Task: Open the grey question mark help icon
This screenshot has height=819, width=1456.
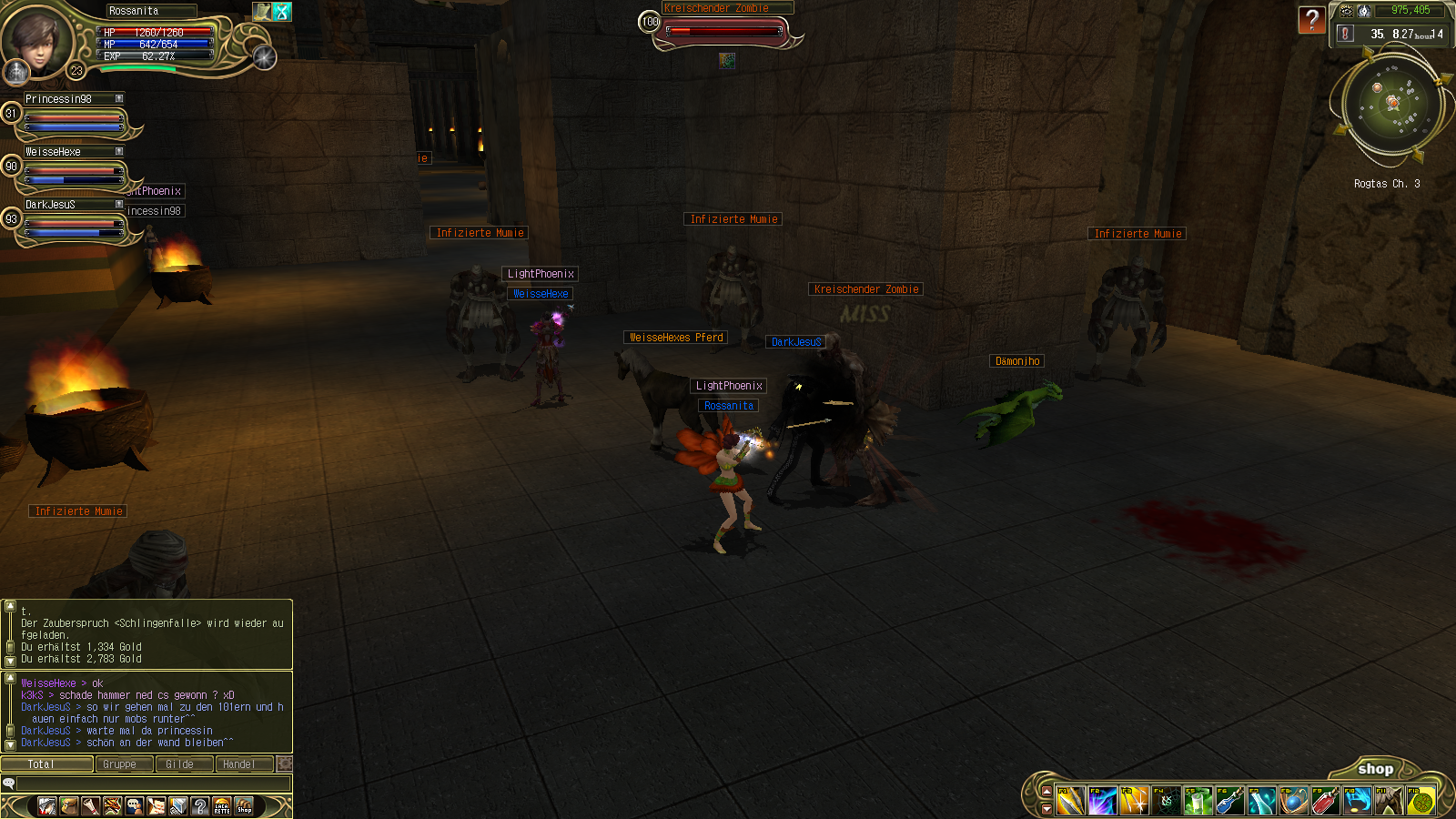Action: (200, 806)
